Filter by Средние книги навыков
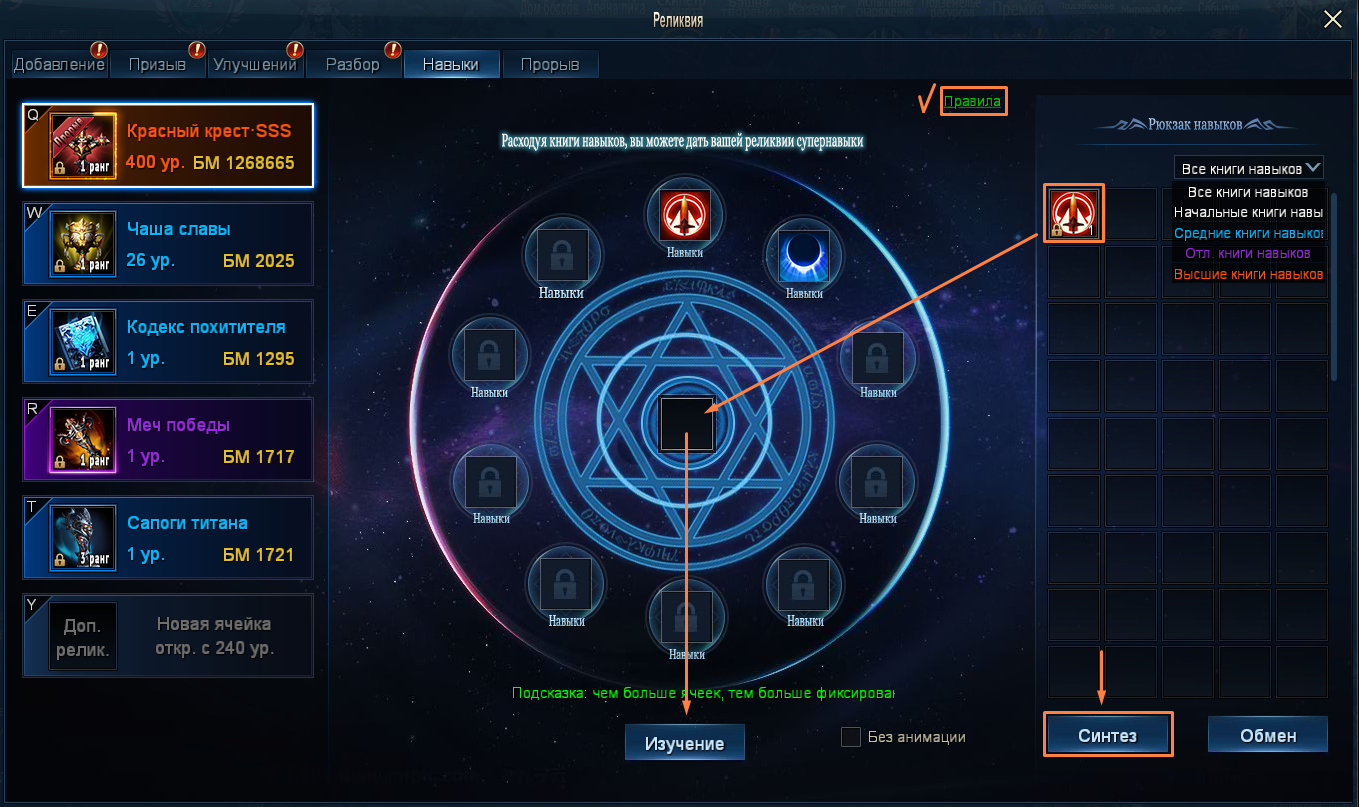 pos(1248,233)
